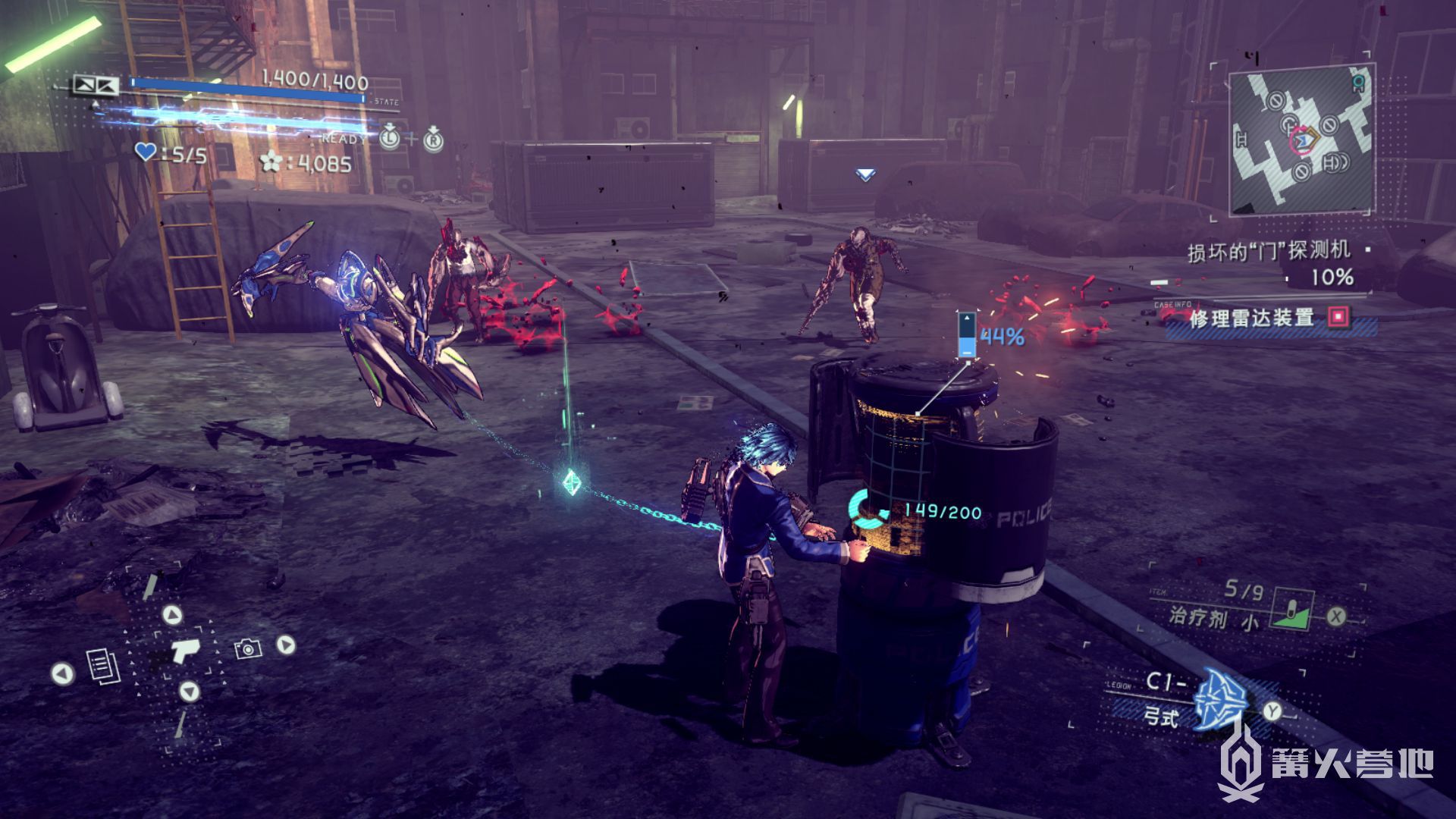This screenshot has width=1456, height=819.
Task: Click the 损坏的“门”探测机 tracker label
Action: click(1269, 251)
